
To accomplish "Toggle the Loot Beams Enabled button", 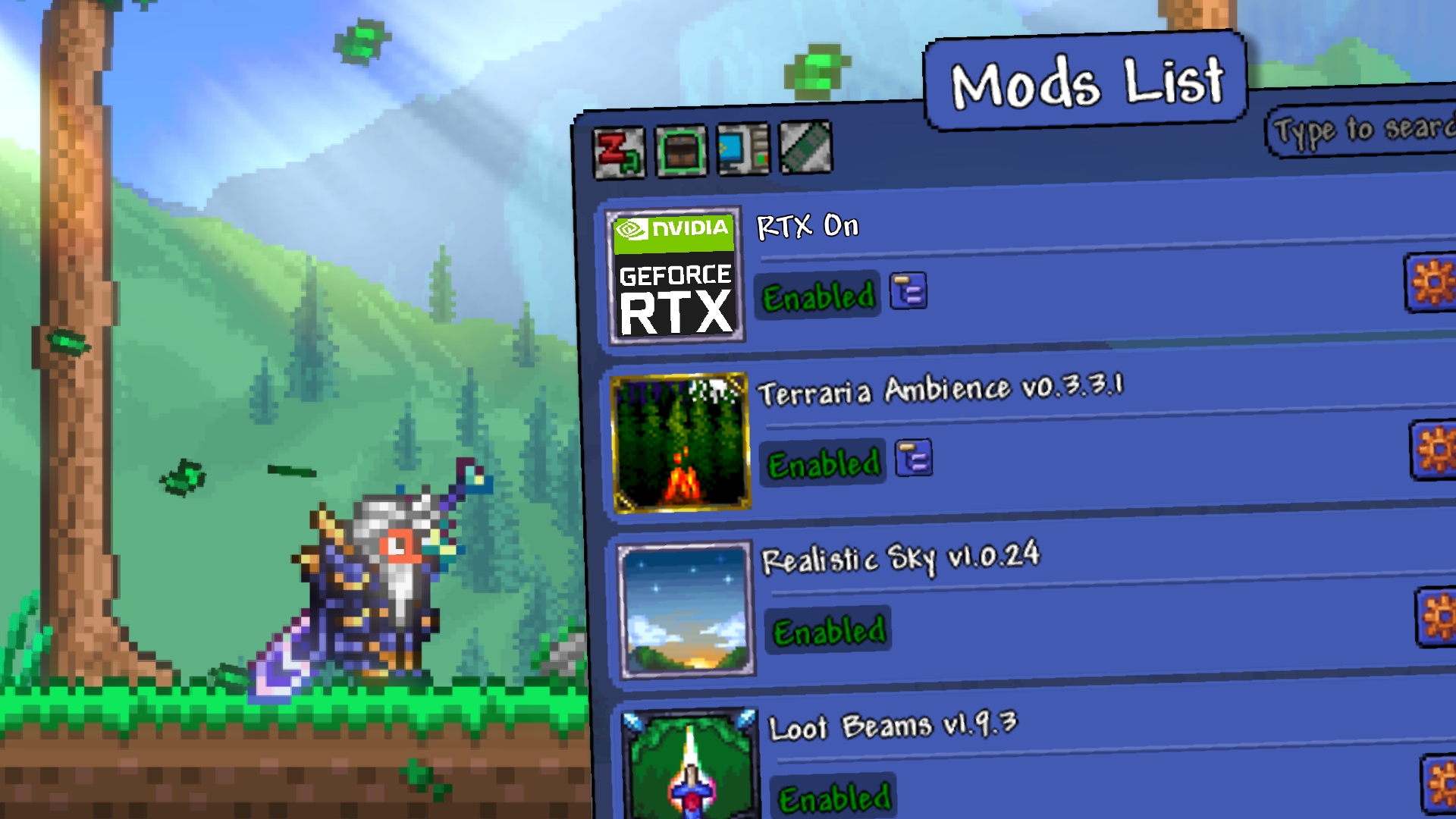I will point(835,798).
